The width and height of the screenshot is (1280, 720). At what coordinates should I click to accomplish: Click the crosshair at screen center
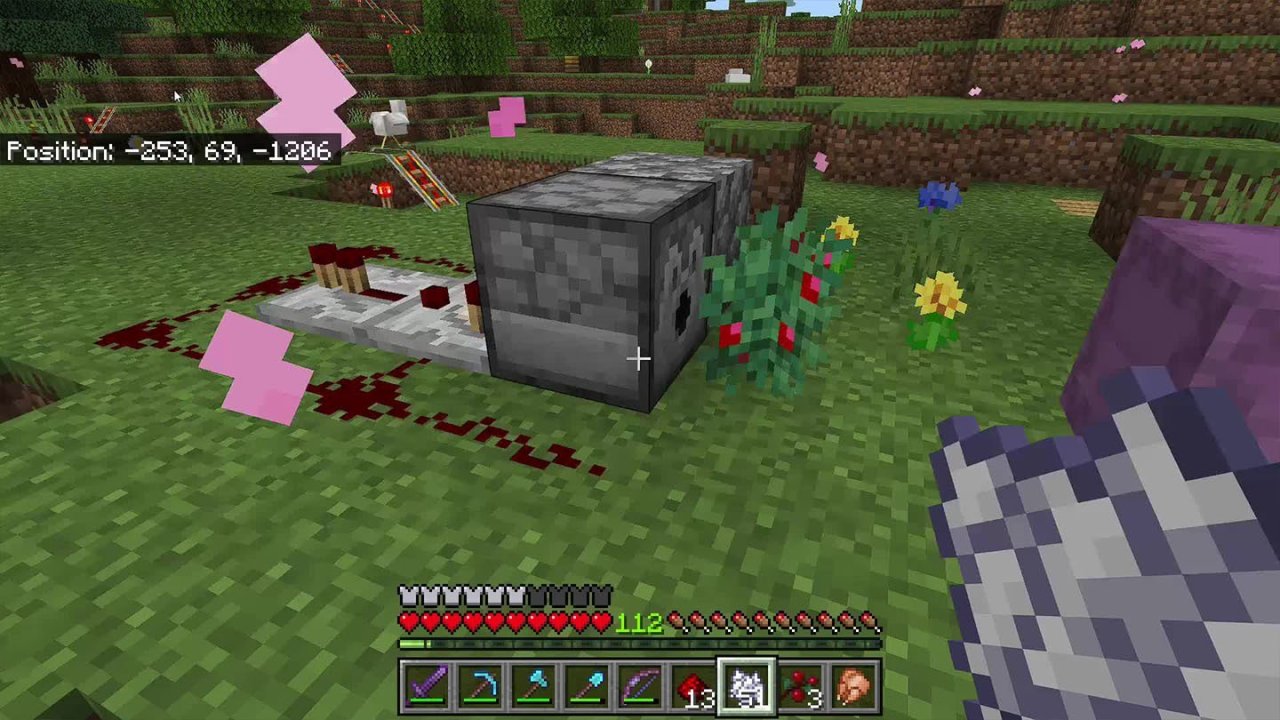coord(640,357)
